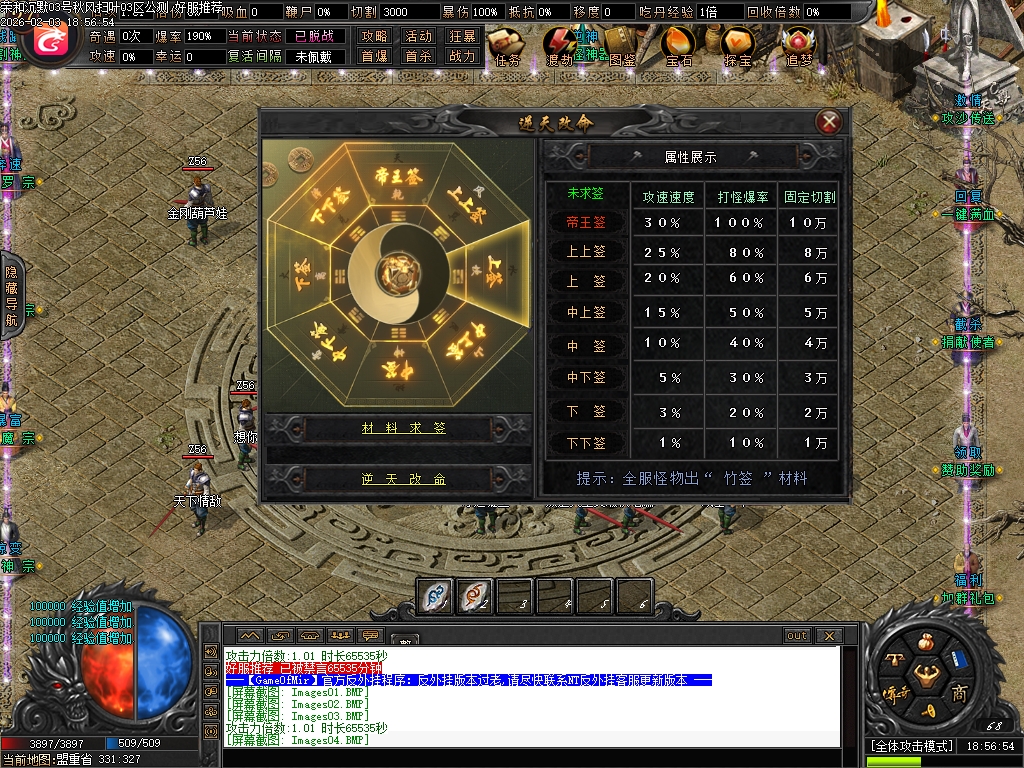This screenshot has height=768, width=1024.
Task: Open the 攻略 guide menu
Action: coord(375,36)
